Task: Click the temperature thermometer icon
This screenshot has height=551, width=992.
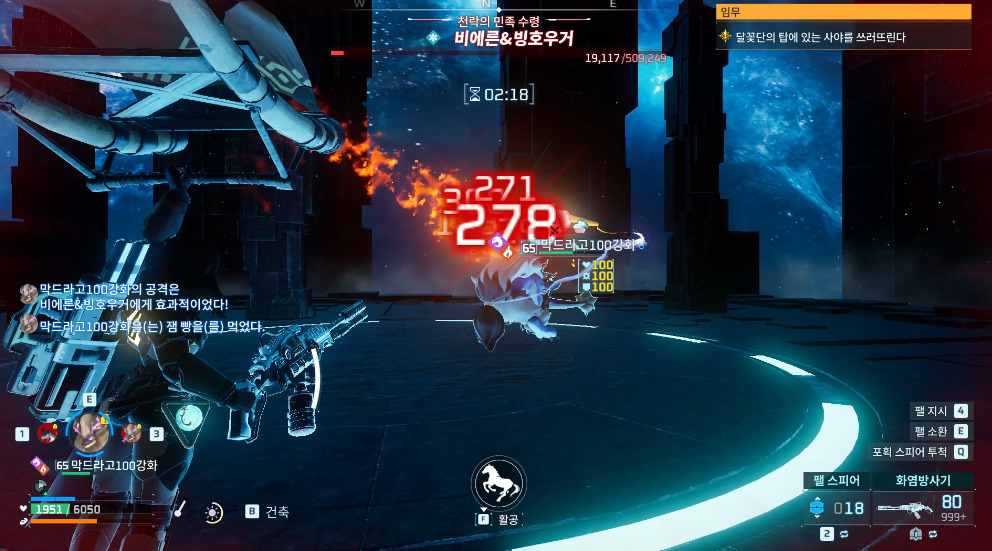Action: click(x=180, y=510)
